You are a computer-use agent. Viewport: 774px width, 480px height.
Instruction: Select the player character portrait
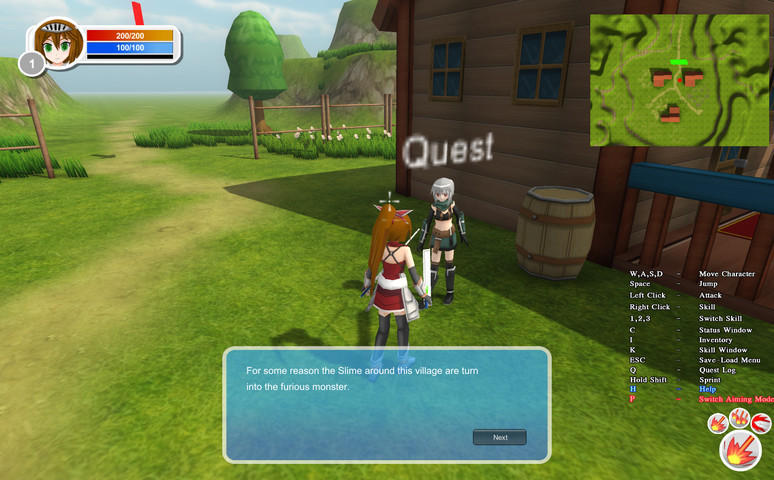click(57, 46)
